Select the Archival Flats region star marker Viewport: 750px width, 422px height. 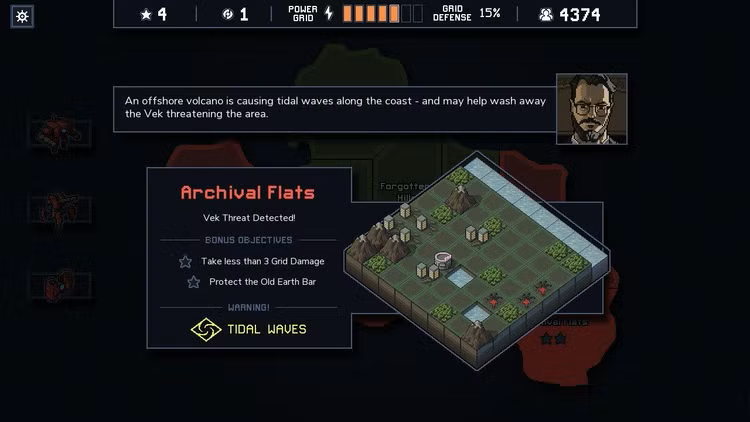coord(554,339)
